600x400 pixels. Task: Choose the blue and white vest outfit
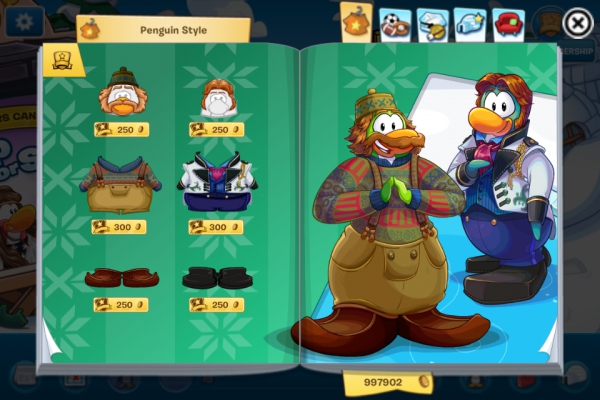[x=217, y=185]
